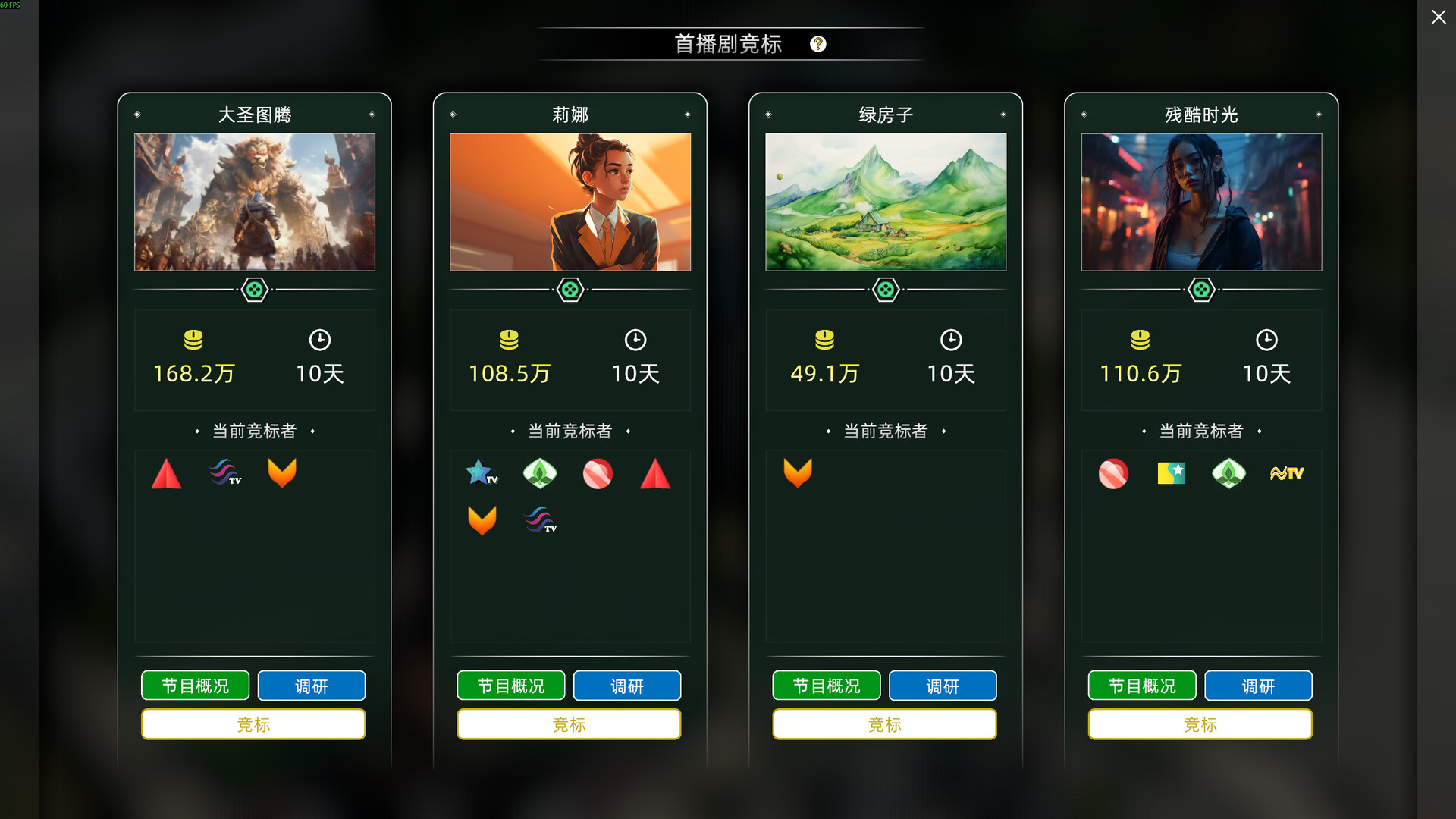This screenshot has width=1456, height=819.
Task: Close the bidding window
Action: click(x=1438, y=17)
